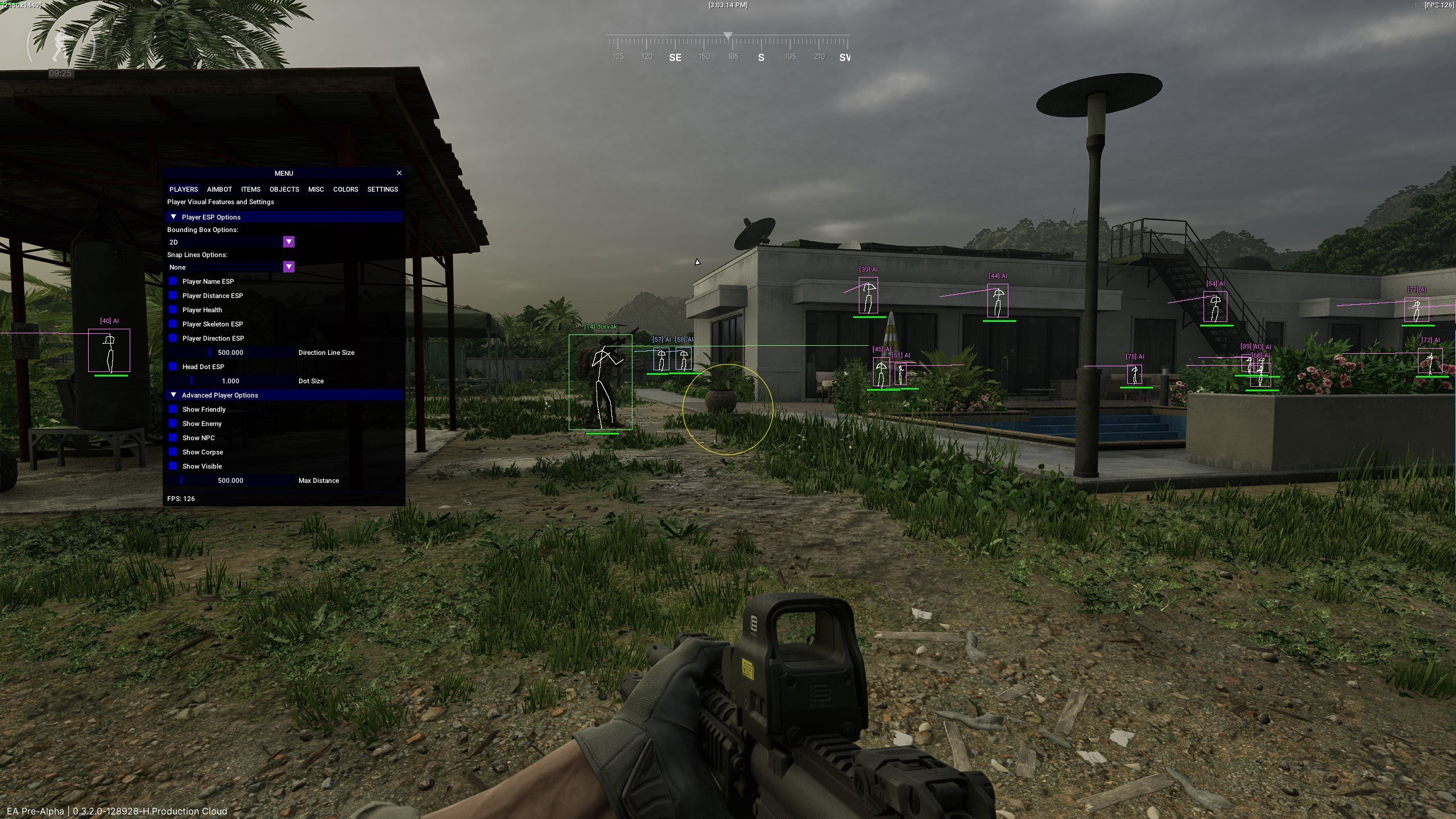Click the Max Distance slider
1456x819 pixels.
tap(230, 481)
